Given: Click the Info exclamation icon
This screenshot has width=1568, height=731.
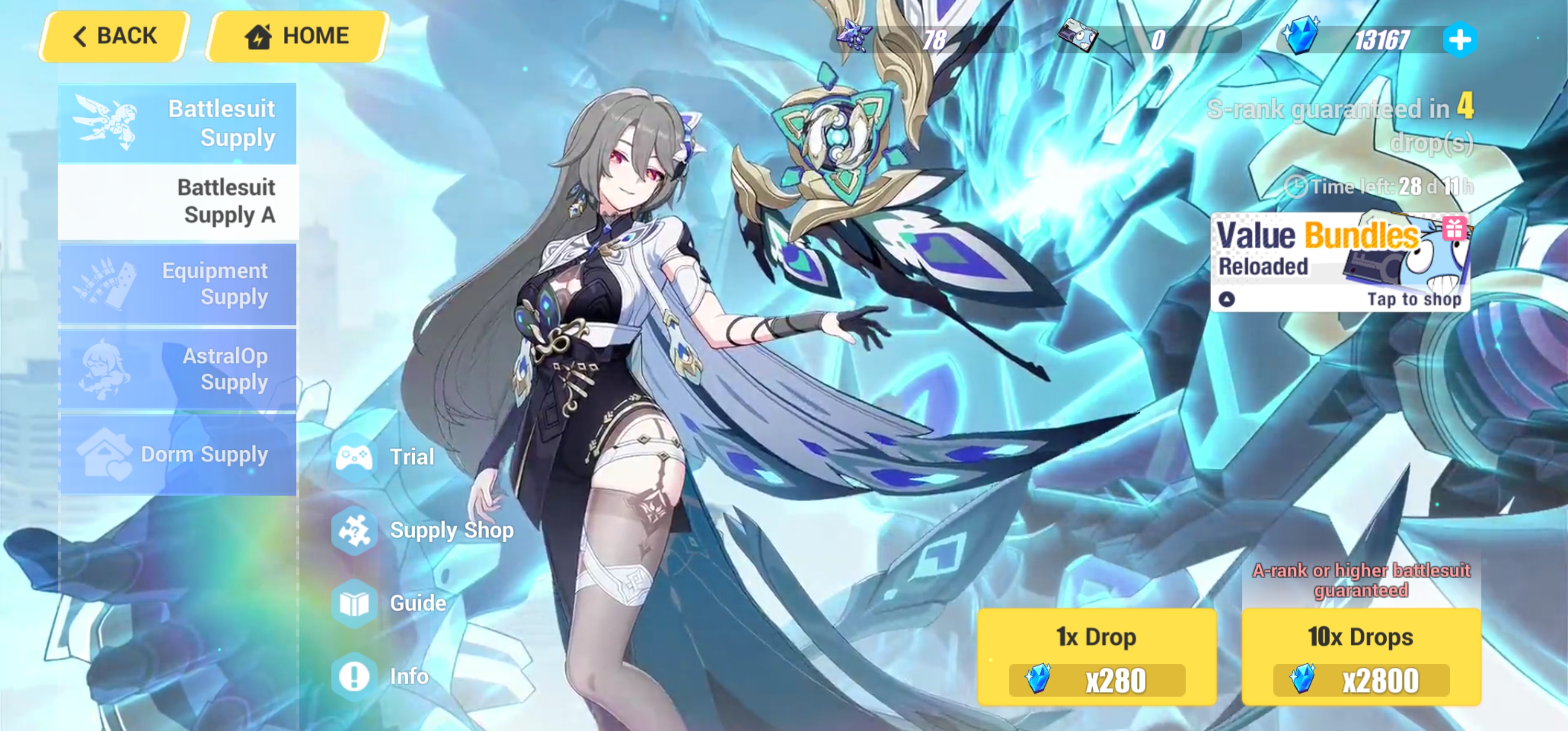Looking at the screenshot, I should click(x=355, y=676).
